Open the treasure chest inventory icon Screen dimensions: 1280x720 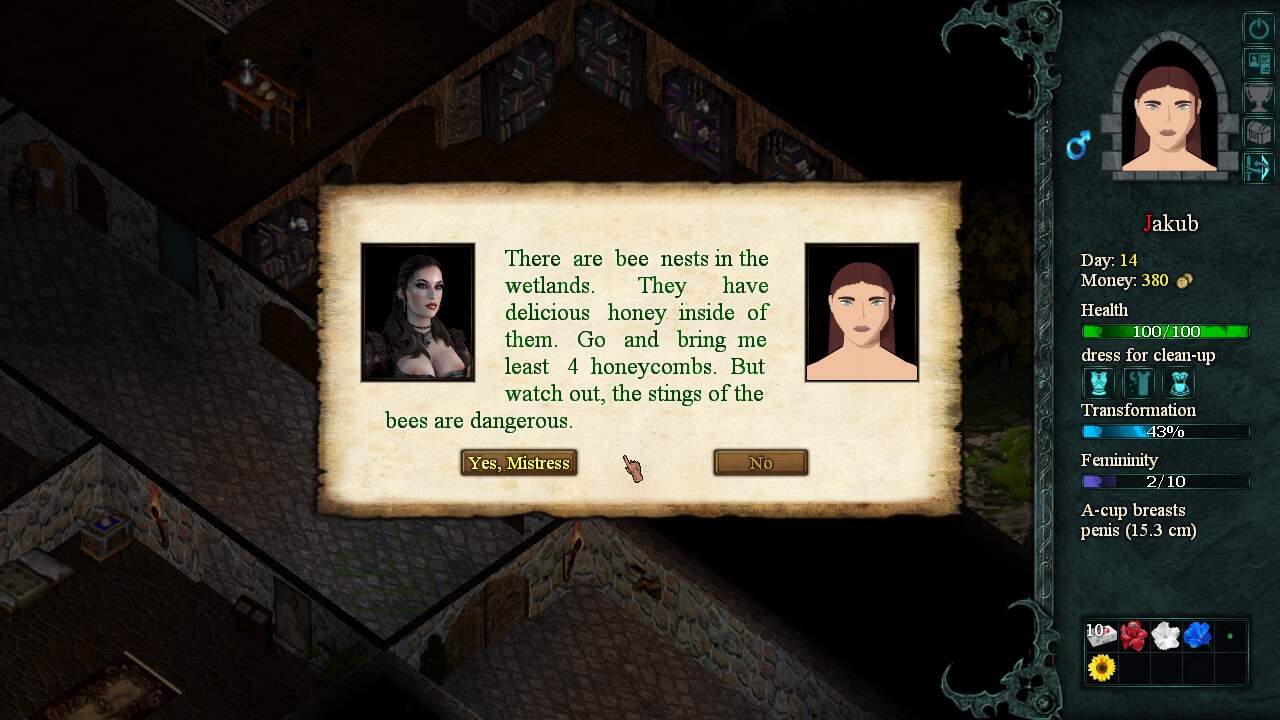(1257, 131)
